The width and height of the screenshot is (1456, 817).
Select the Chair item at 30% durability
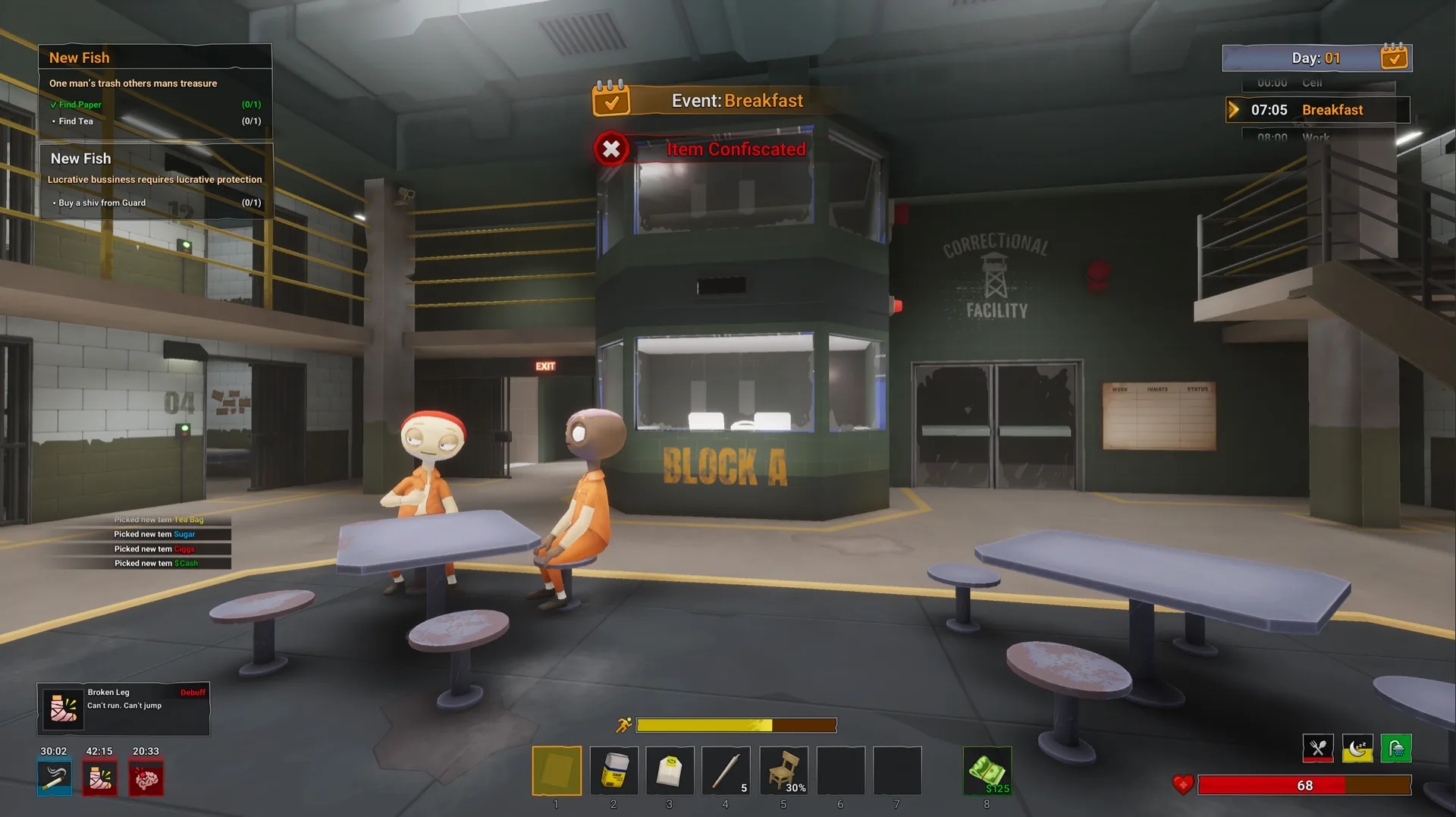click(783, 770)
